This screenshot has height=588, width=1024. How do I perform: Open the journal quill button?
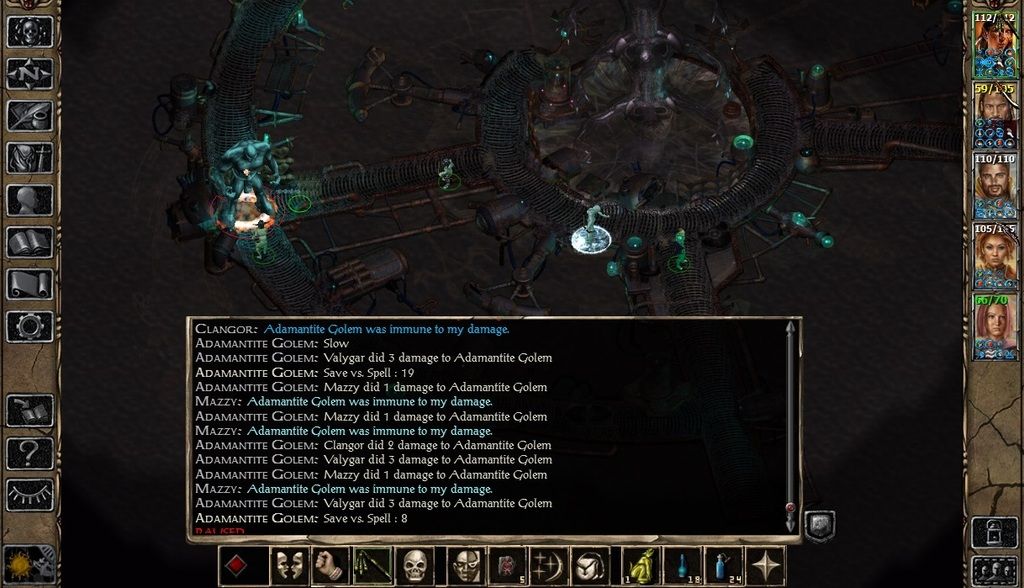tap(29, 116)
